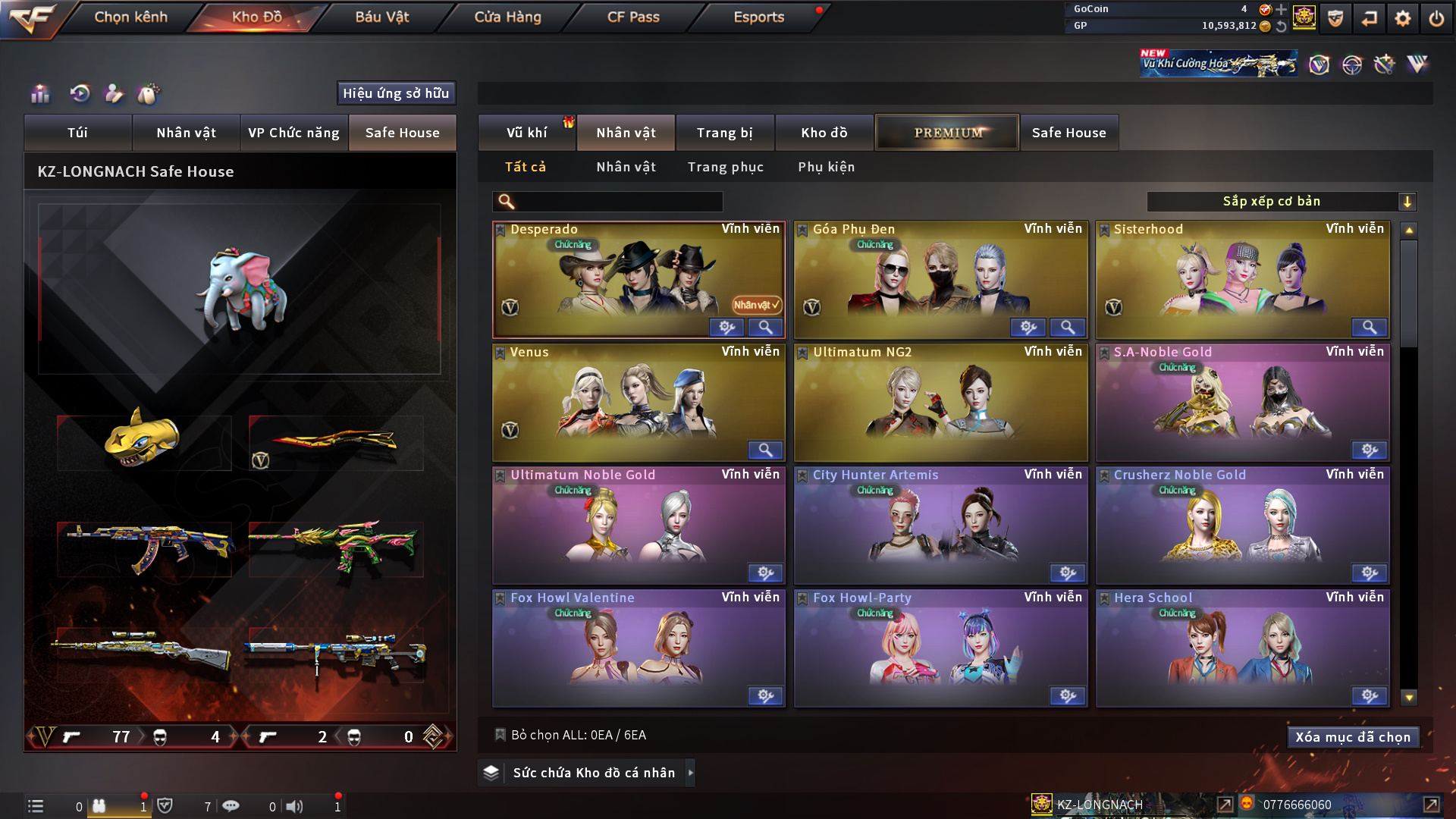Show the Trang phục costume filter

click(x=725, y=167)
